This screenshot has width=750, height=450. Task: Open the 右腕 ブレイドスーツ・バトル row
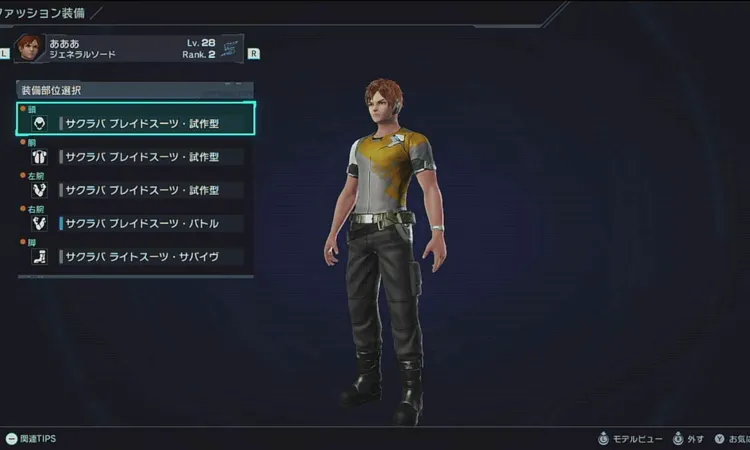pos(136,223)
